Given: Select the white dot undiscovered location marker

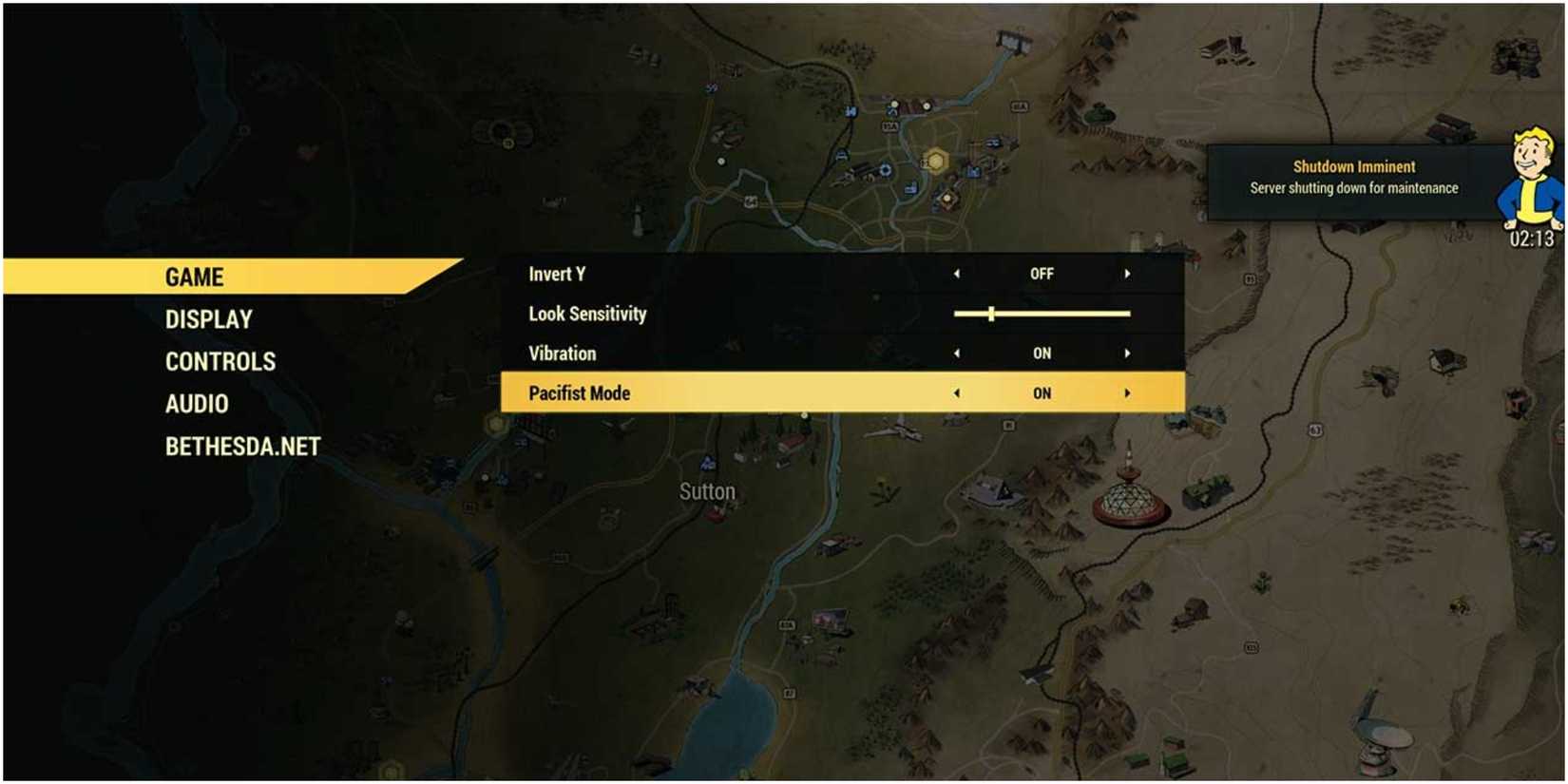Looking at the screenshot, I should tap(894, 105).
